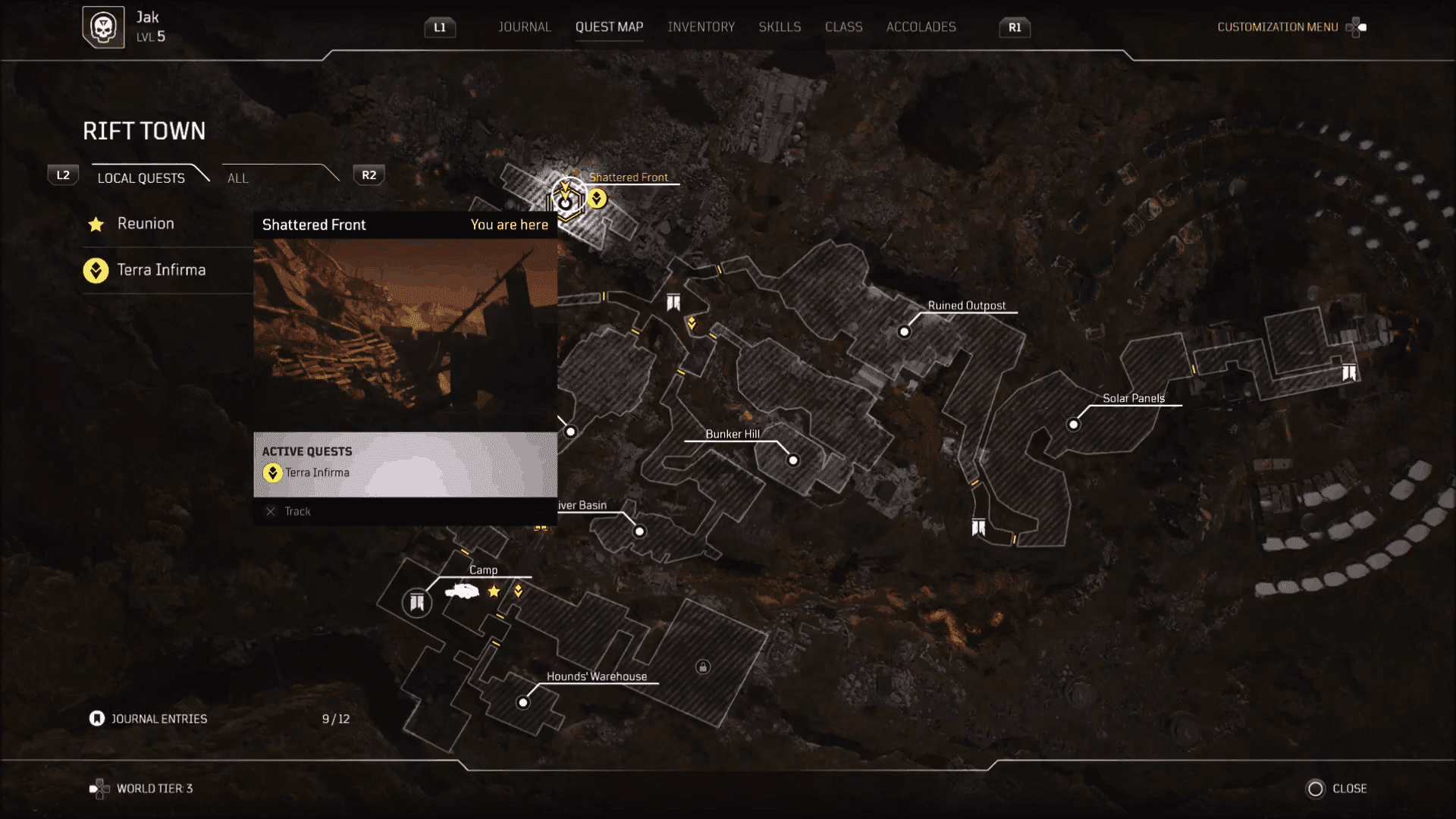
Task: Switch to the ALL quests filter
Action: click(x=237, y=178)
